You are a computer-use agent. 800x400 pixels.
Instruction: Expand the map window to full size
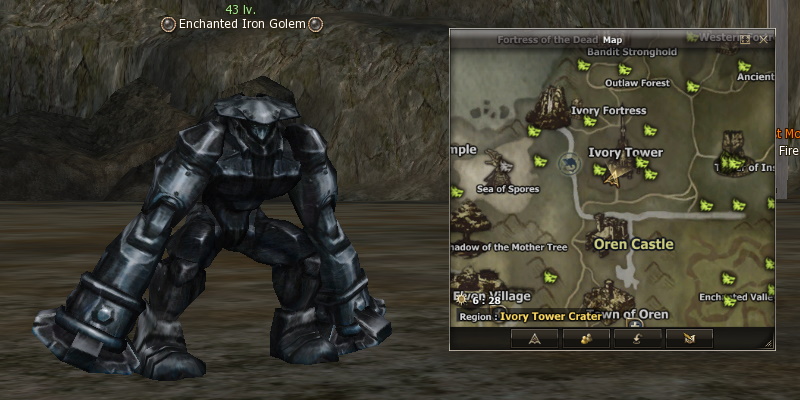746,39
